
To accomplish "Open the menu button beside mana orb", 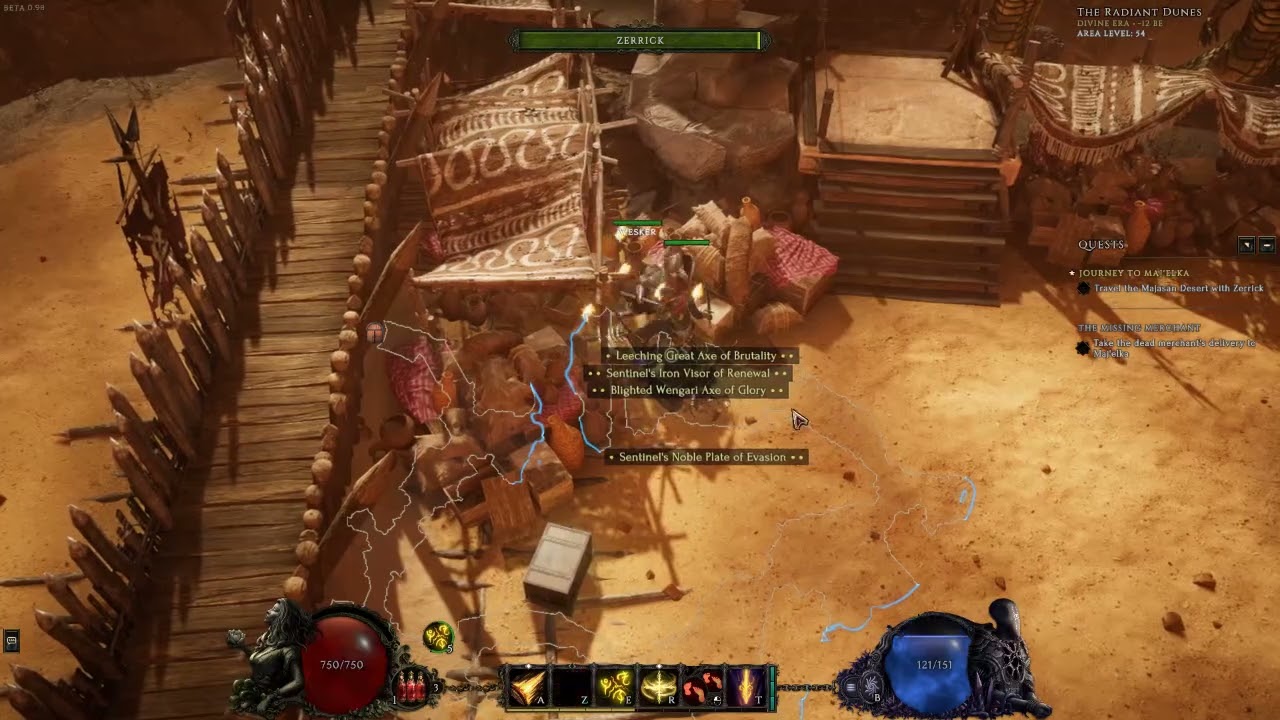I will 851,687.
